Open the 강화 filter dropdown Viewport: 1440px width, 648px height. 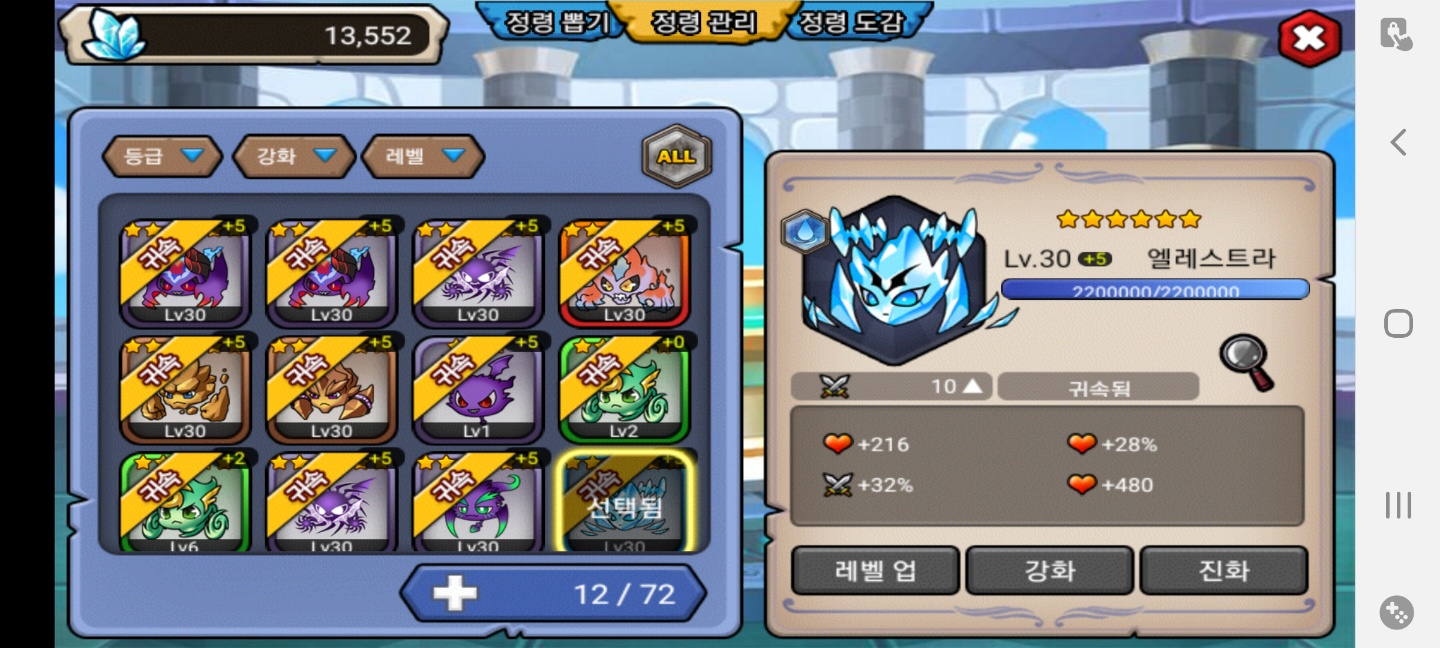(294, 156)
